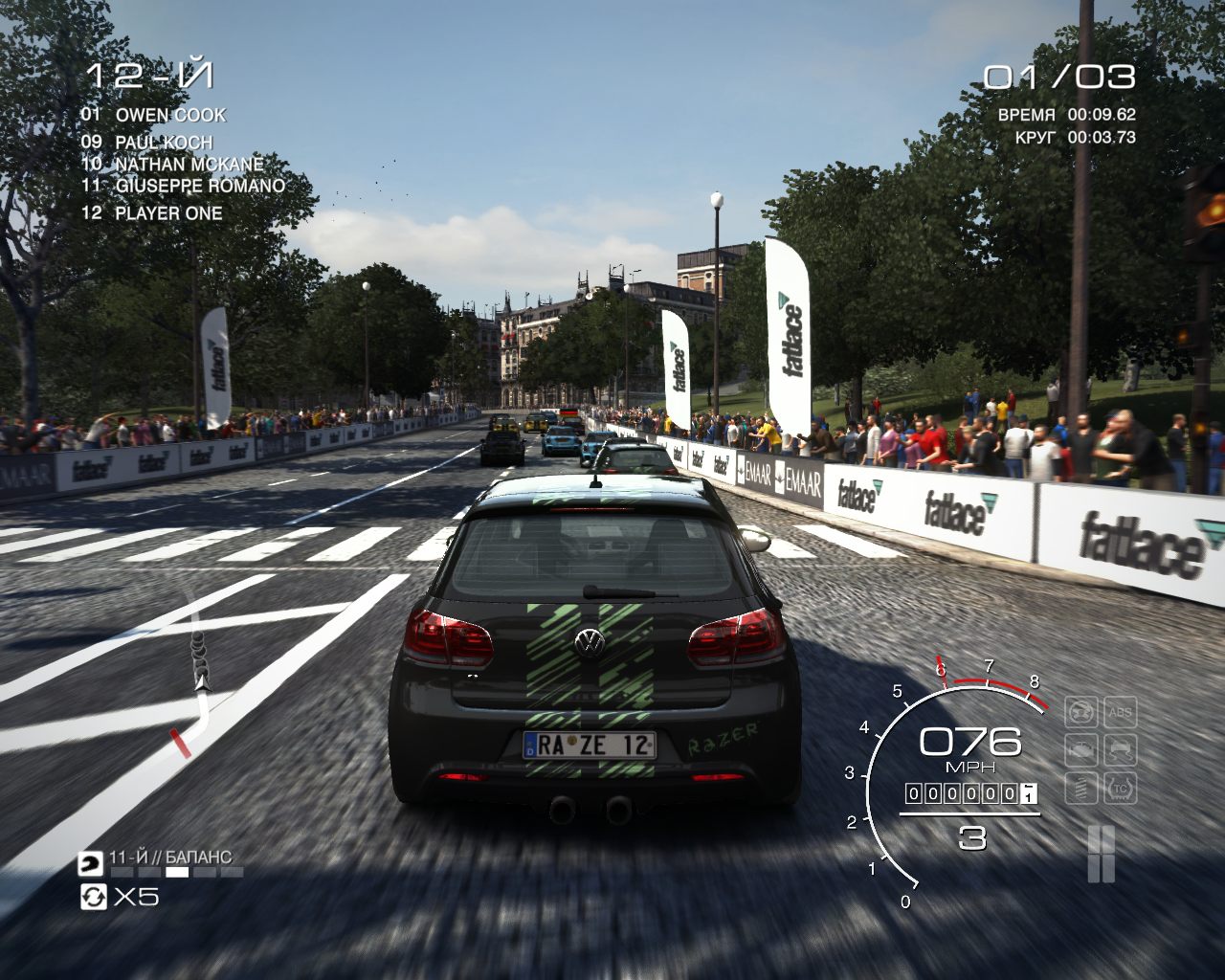Image resolution: width=1225 pixels, height=980 pixels.
Task: Toggle the TC traction control icon
Action: [x=1119, y=788]
